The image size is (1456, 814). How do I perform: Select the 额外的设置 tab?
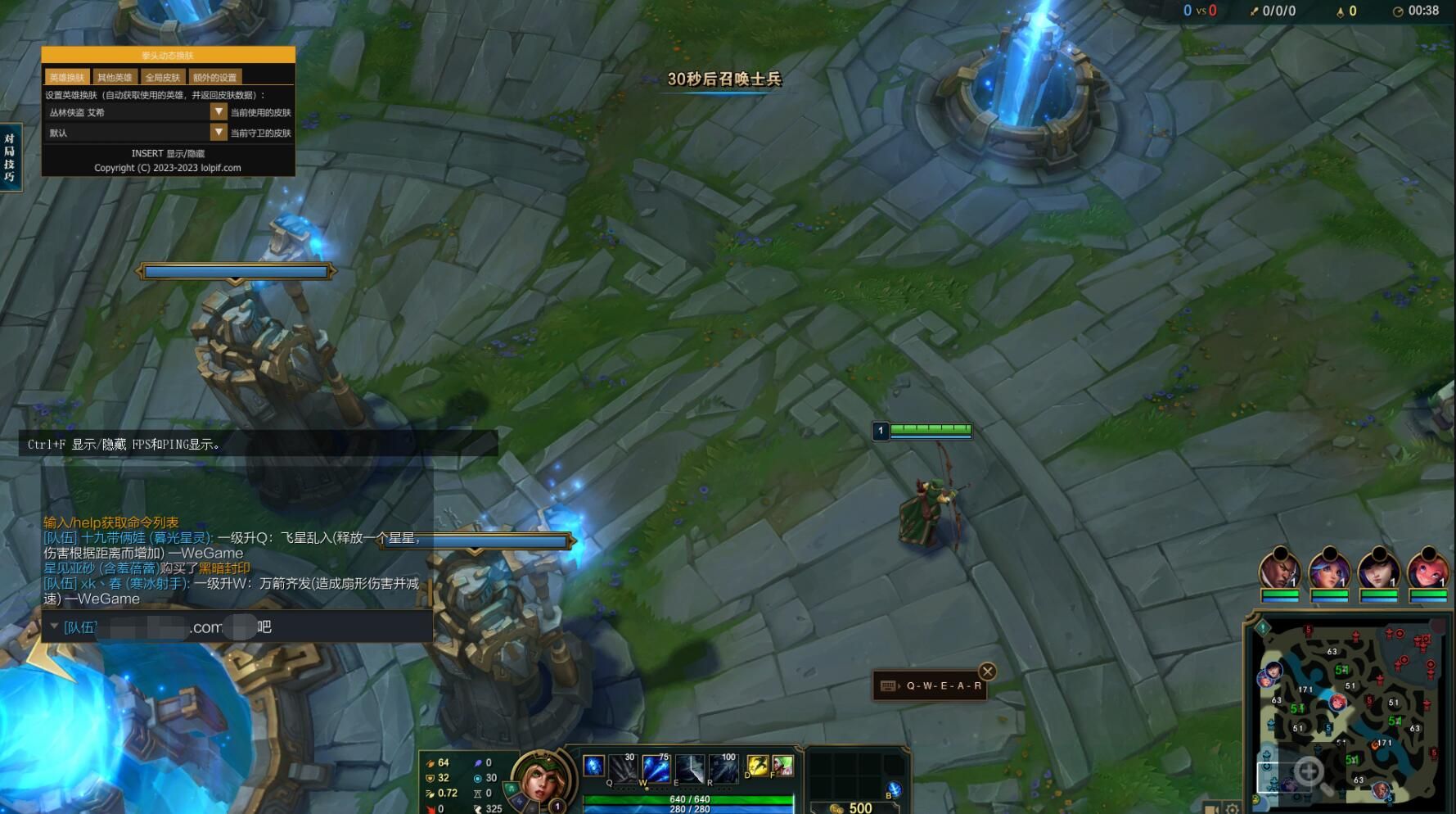pos(214,77)
